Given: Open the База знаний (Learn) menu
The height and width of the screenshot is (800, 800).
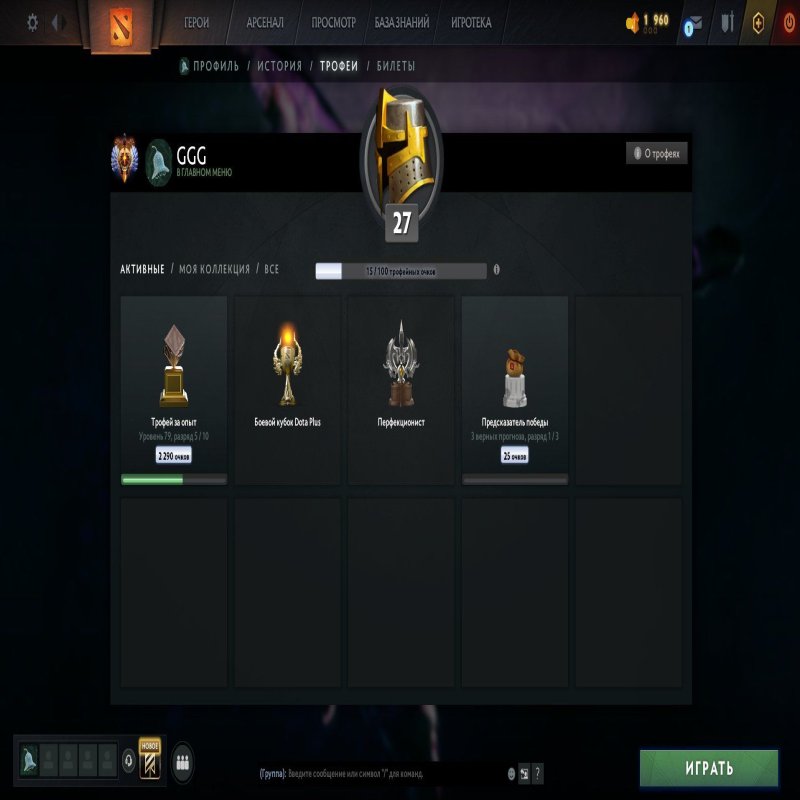Looking at the screenshot, I should (x=402, y=22).
